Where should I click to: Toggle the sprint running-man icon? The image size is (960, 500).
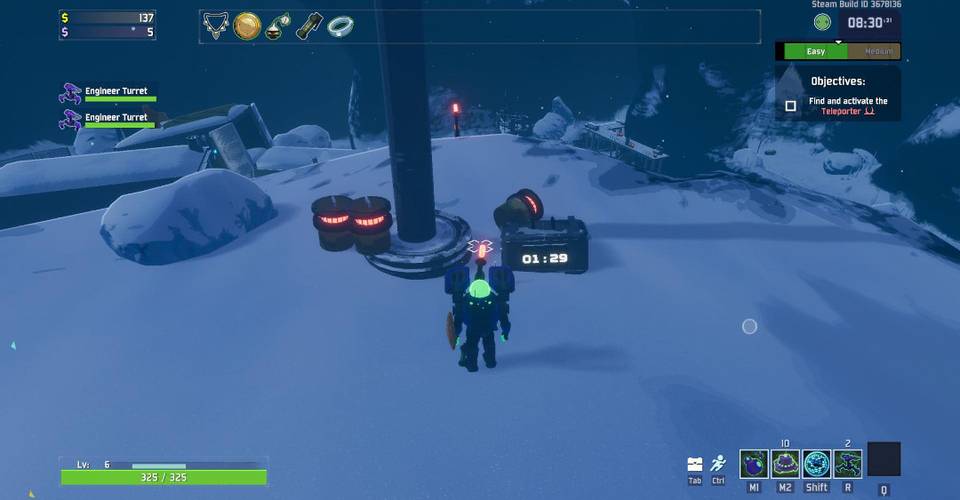pyautogui.click(x=718, y=464)
